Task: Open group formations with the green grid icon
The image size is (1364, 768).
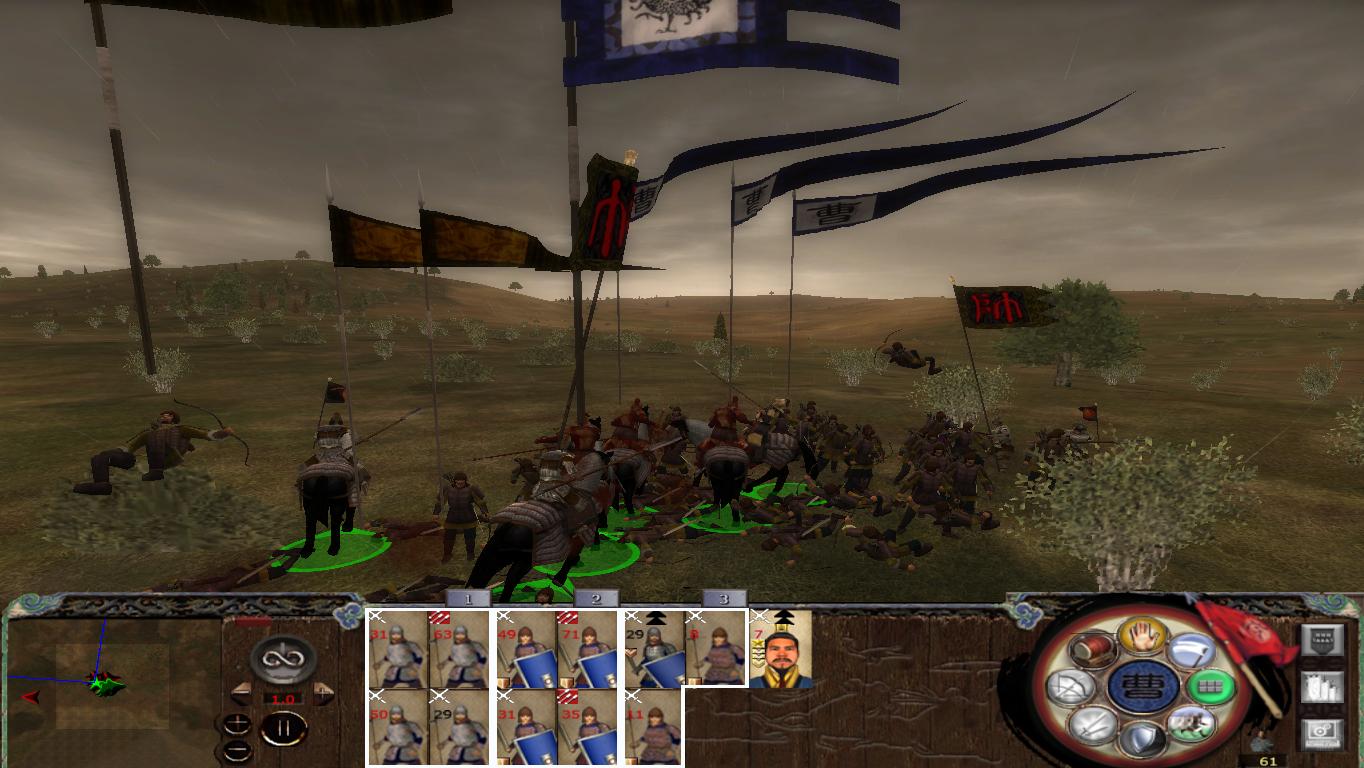Action: coord(1211,687)
